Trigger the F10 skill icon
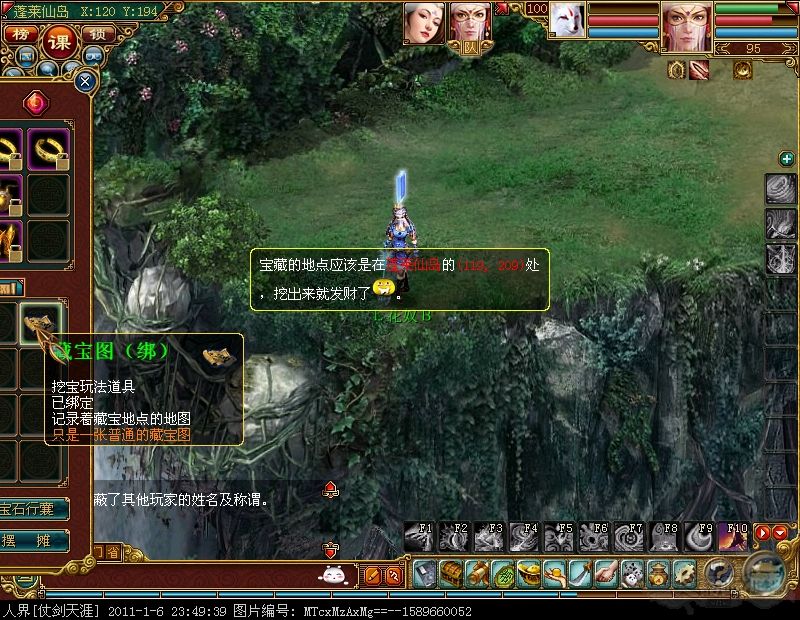The width and height of the screenshot is (800, 620). point(732,537)
